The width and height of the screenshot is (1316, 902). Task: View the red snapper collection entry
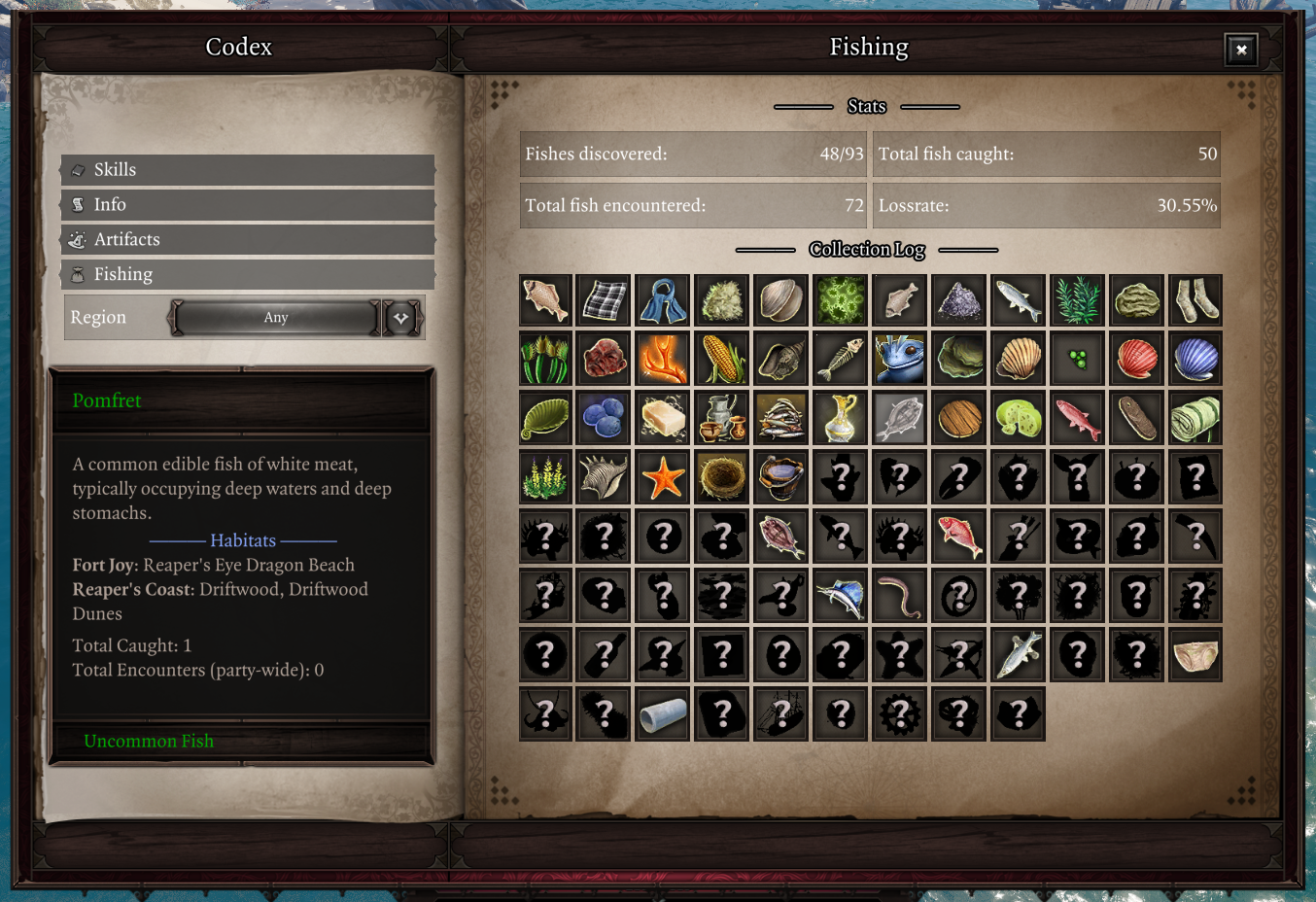[958, 537]
